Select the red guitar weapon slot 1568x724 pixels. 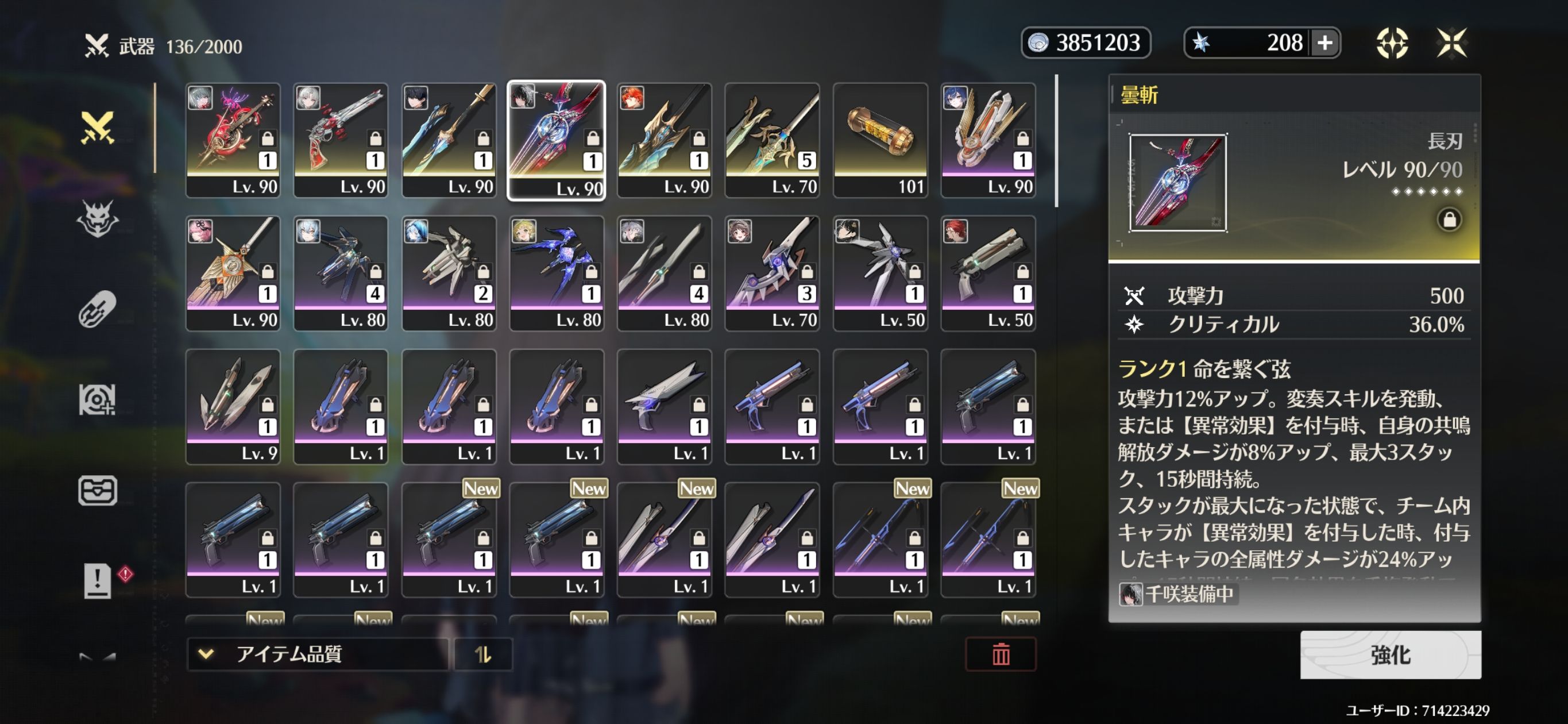click(x=233, y=140)
